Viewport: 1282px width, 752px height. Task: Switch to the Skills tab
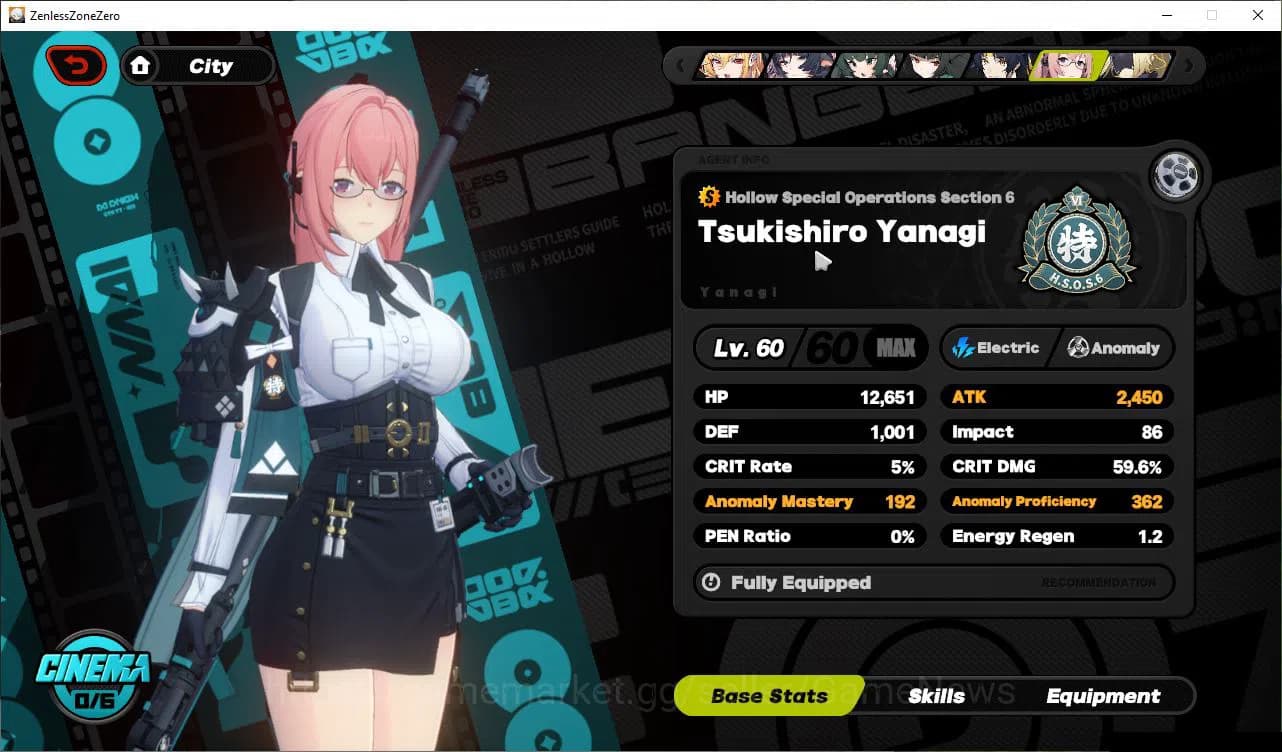(936, 696)
